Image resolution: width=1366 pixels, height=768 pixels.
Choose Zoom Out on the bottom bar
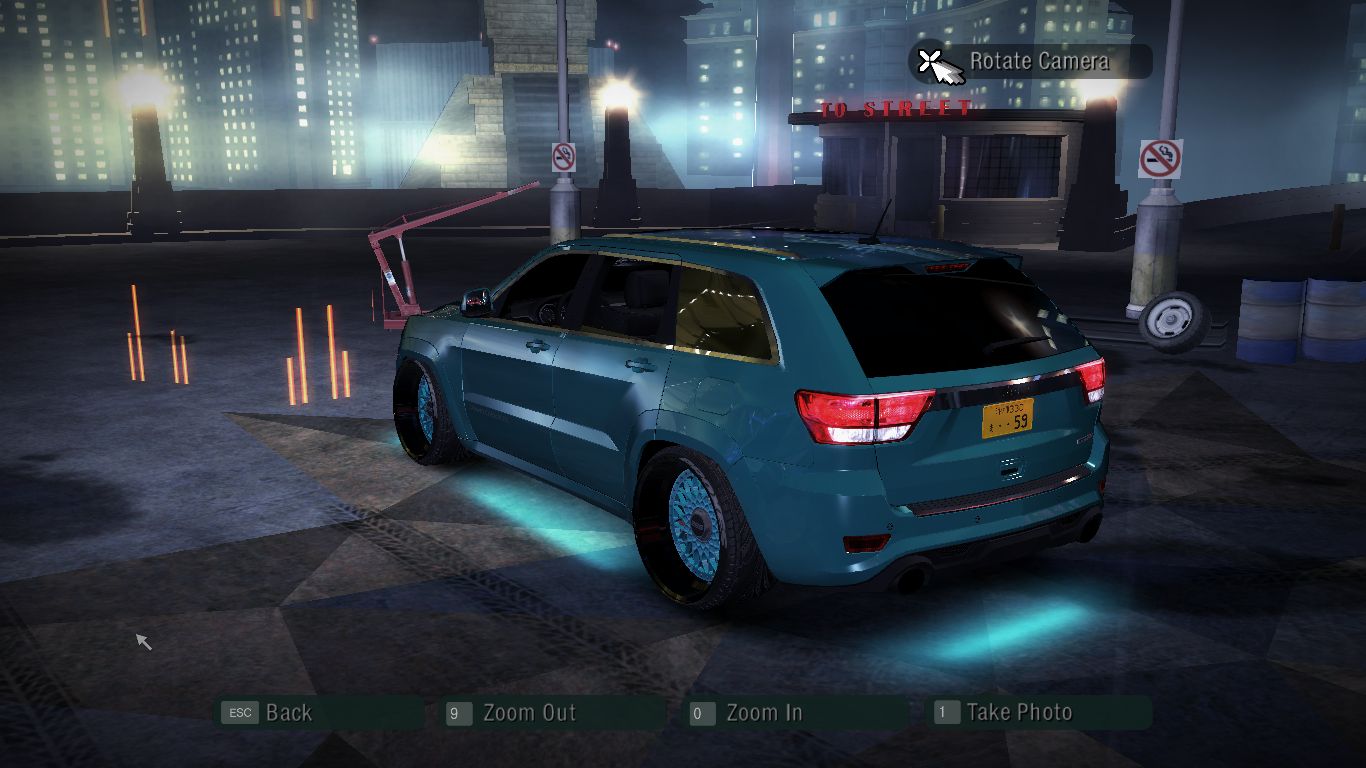click(x=528, y=713)
